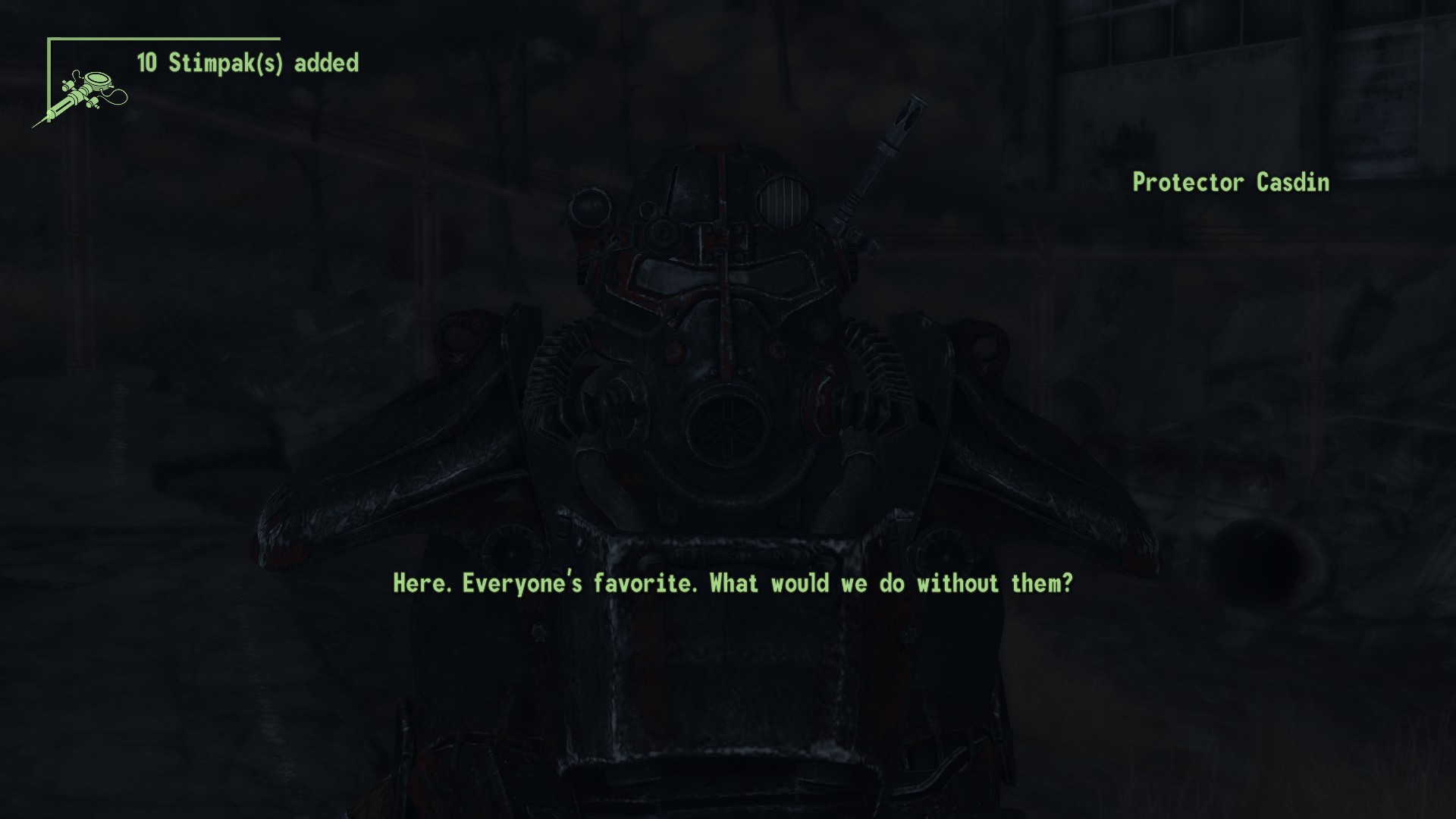Select the Protector Casdin name label
The width and height of the screenshot is (1456, 819).
[1230, 183]
